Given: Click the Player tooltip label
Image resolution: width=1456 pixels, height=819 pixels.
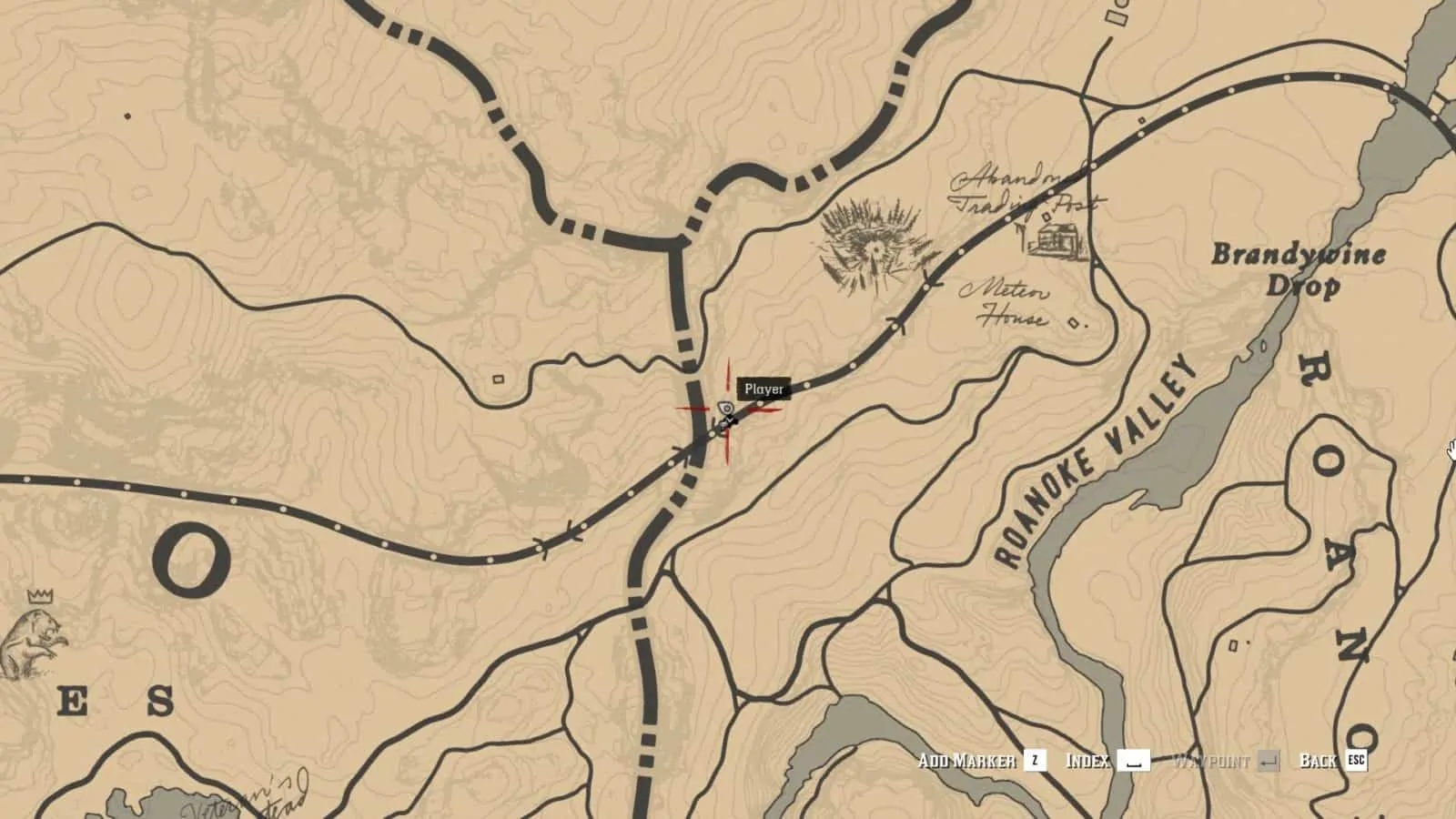Looking at the screenshot, I should (763, 389).
